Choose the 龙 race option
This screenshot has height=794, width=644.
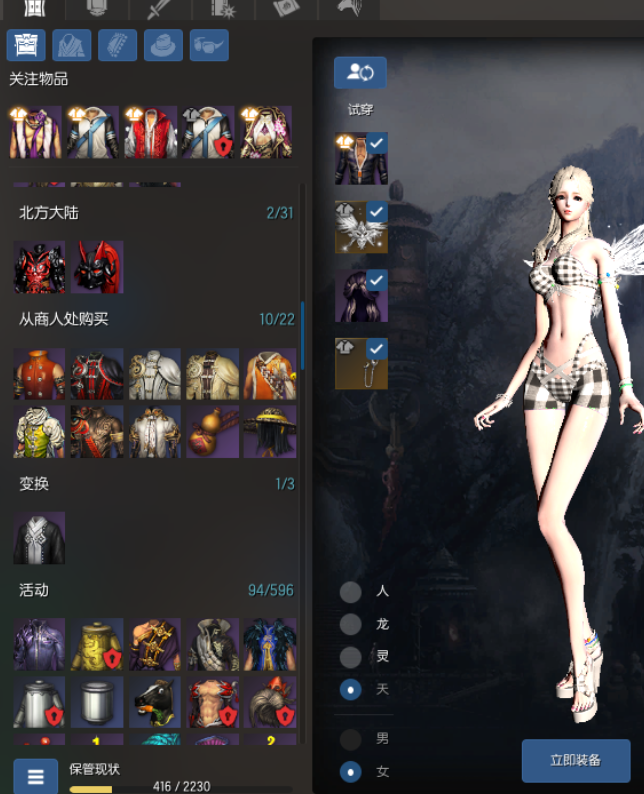tap(351, 624)
